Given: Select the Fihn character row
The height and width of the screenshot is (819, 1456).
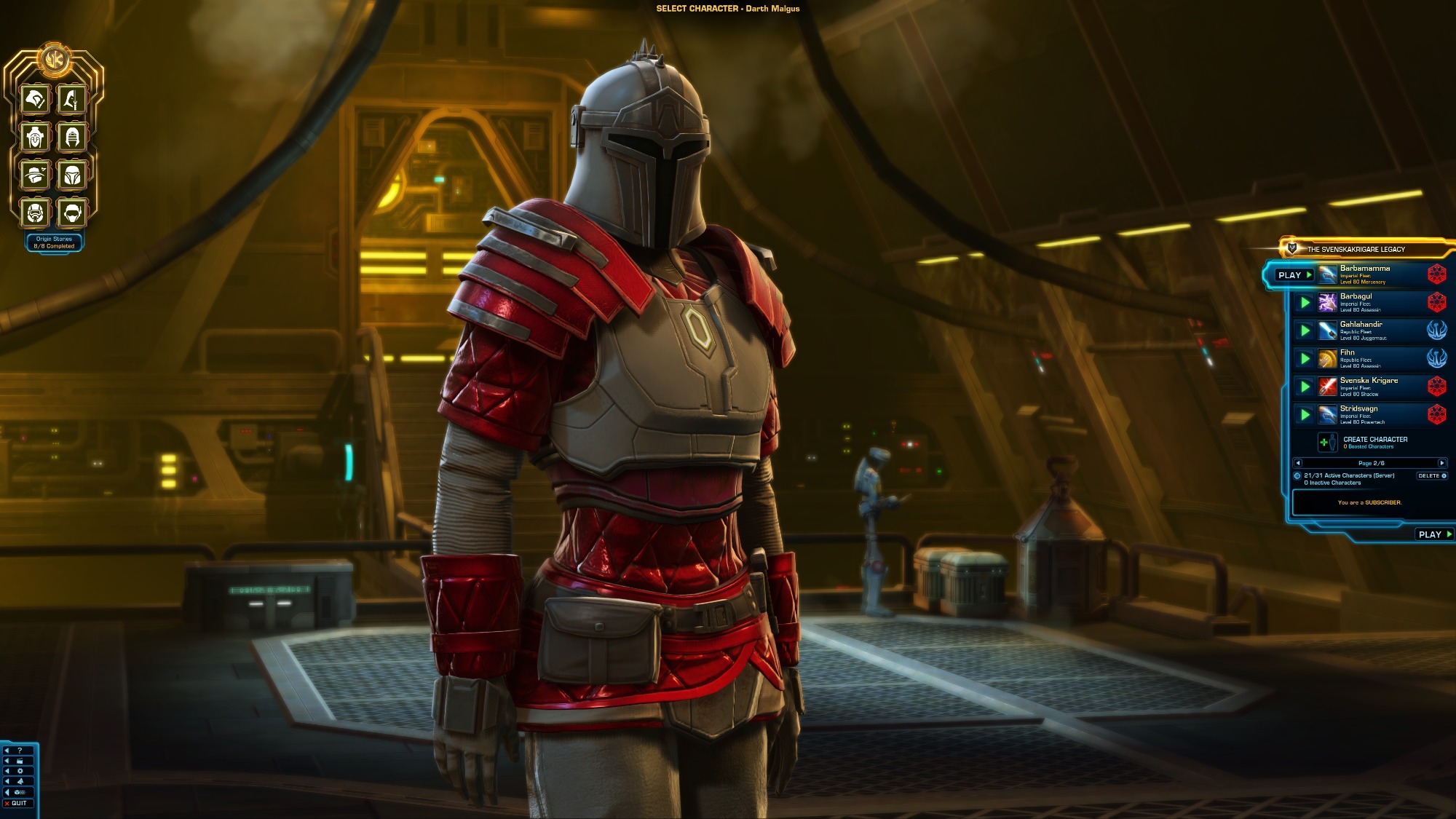Looking at the screenshot, I should pyautogui.click(x=1369, y=358).
